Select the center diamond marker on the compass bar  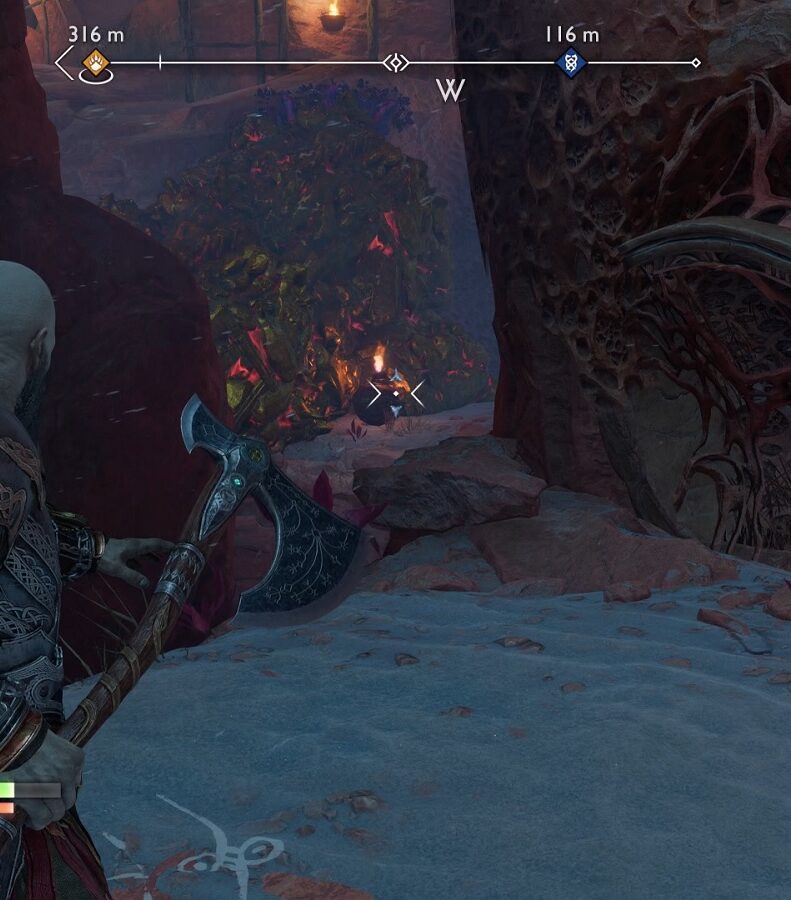pos(396,63)
